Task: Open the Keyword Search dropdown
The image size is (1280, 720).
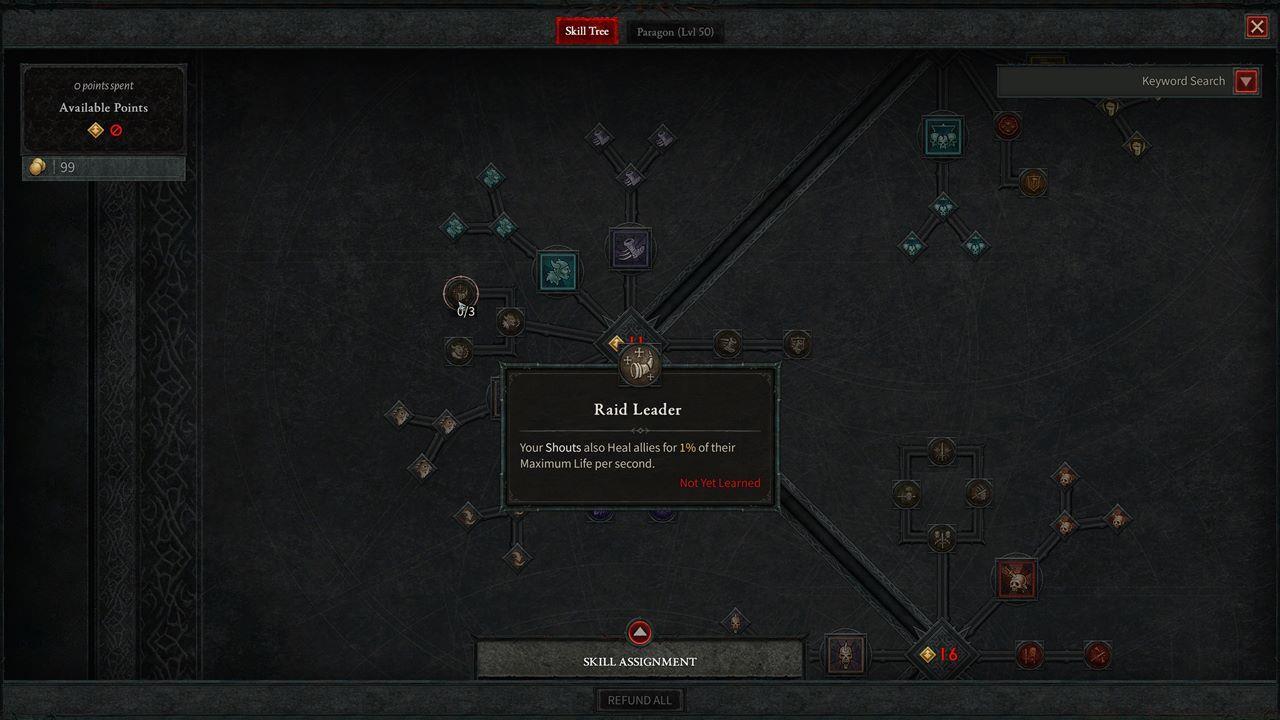Action: pyautogui.click(x=1245, y=81)
